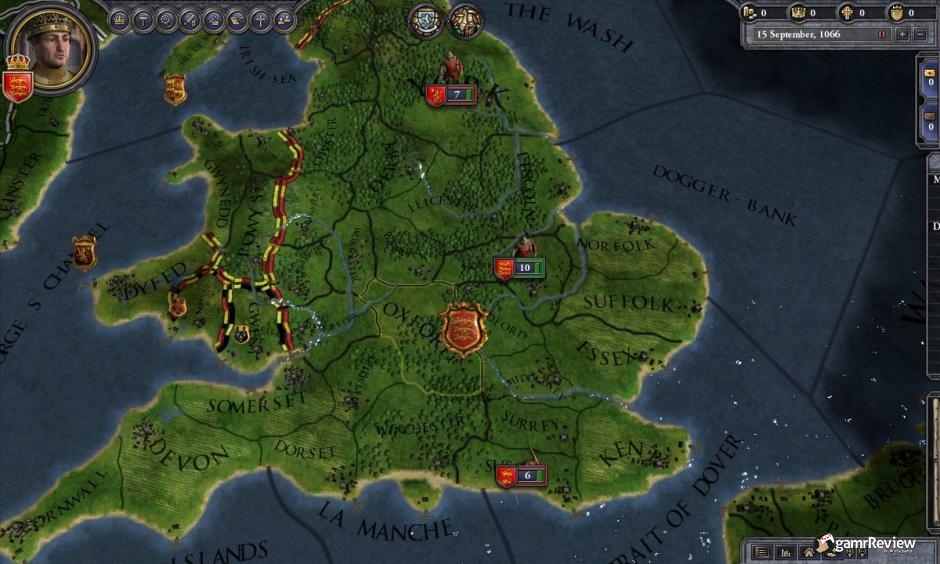Open the hammer icon tab in top bar
Image resolution: width=940 pixels, height=564 pixels.
(144, 18)
